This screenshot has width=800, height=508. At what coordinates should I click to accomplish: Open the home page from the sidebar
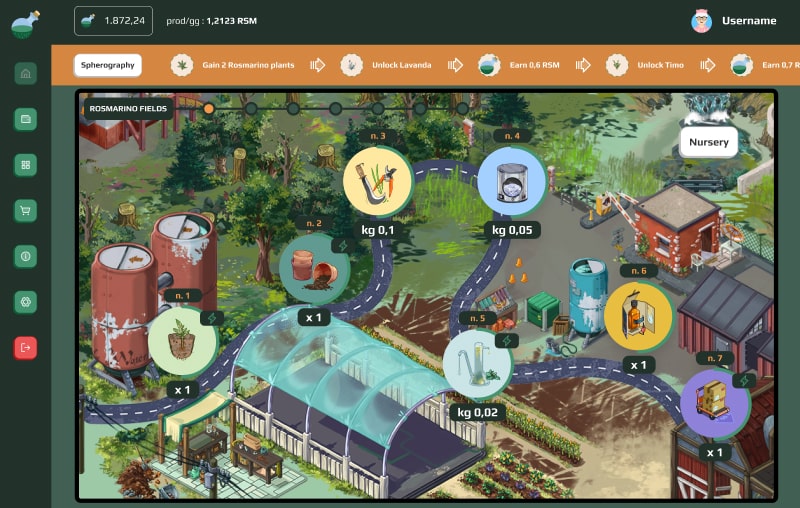coord(26,73)
